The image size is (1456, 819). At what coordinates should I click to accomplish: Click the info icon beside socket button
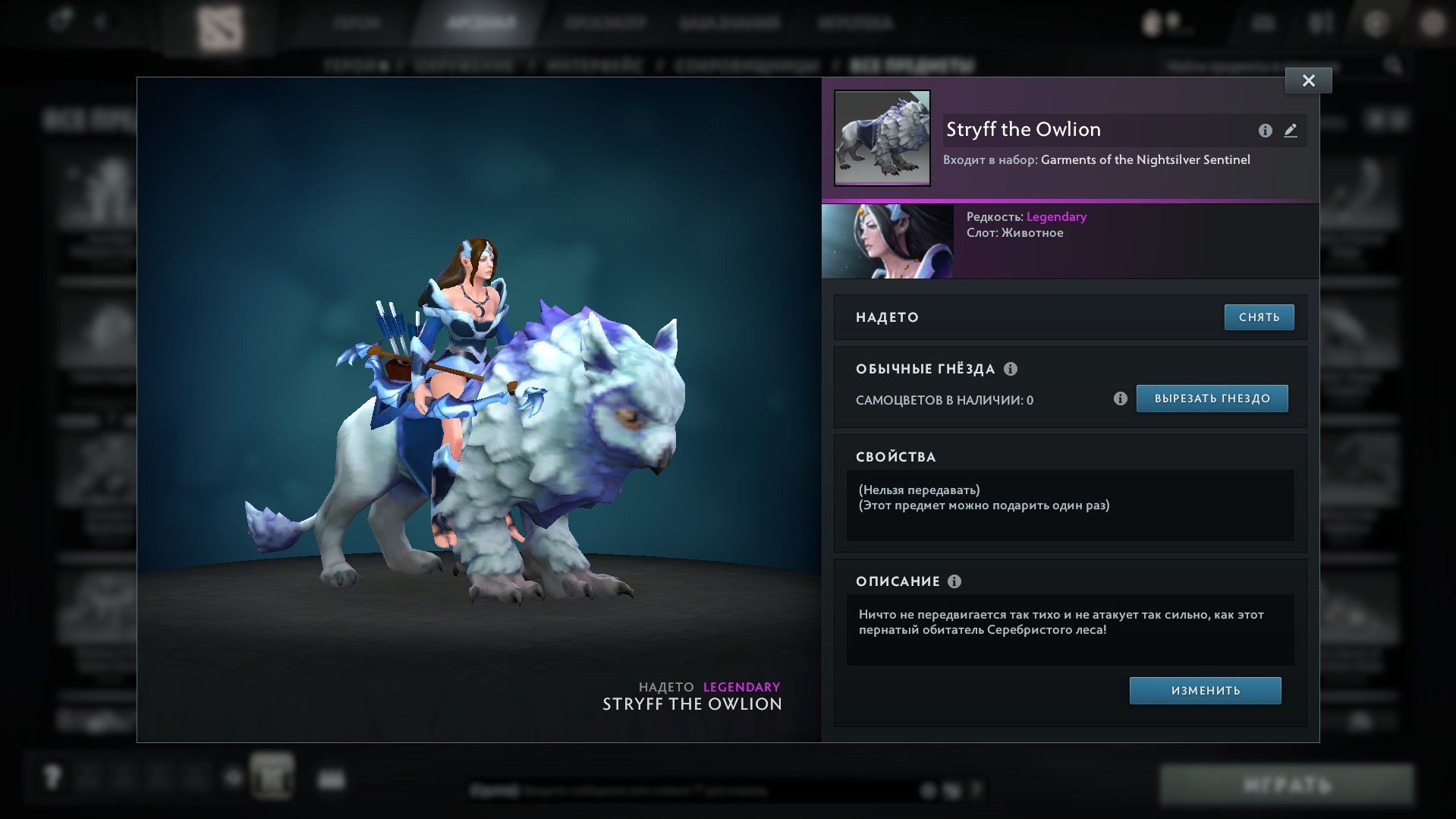coord(1120,398)
